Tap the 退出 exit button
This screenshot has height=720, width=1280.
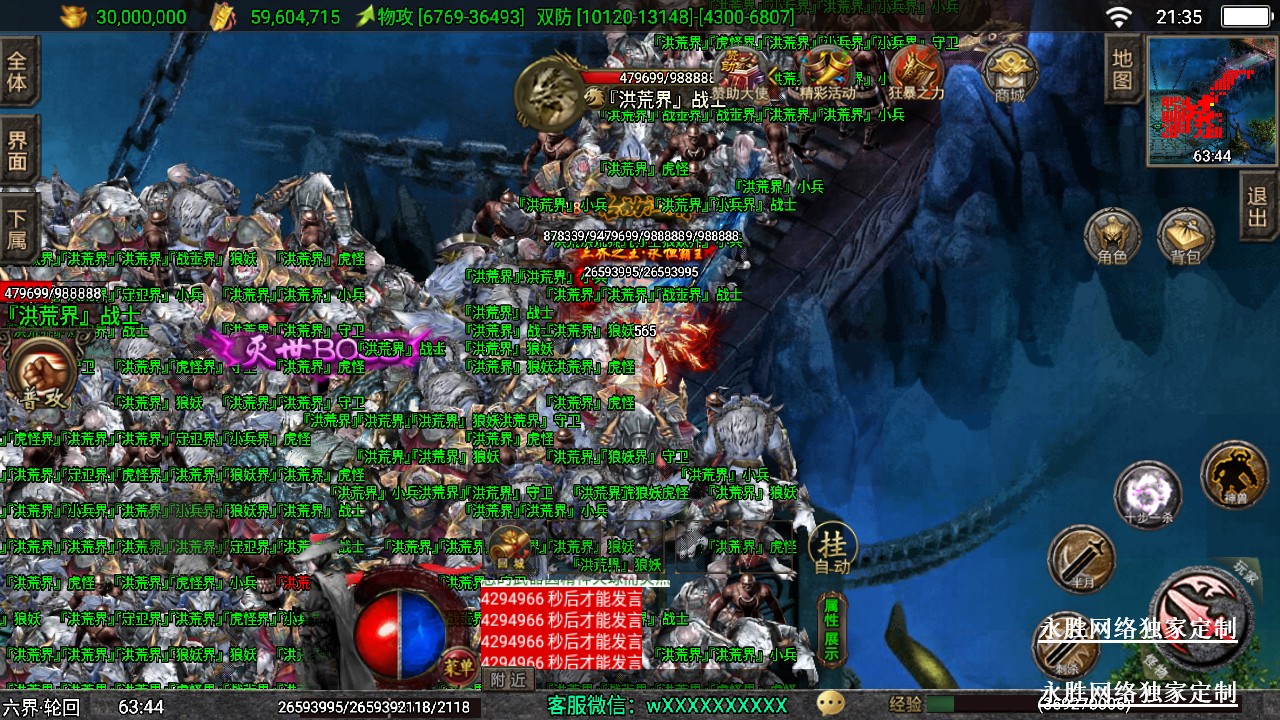pyautogui.click(x=1258, y=206)
